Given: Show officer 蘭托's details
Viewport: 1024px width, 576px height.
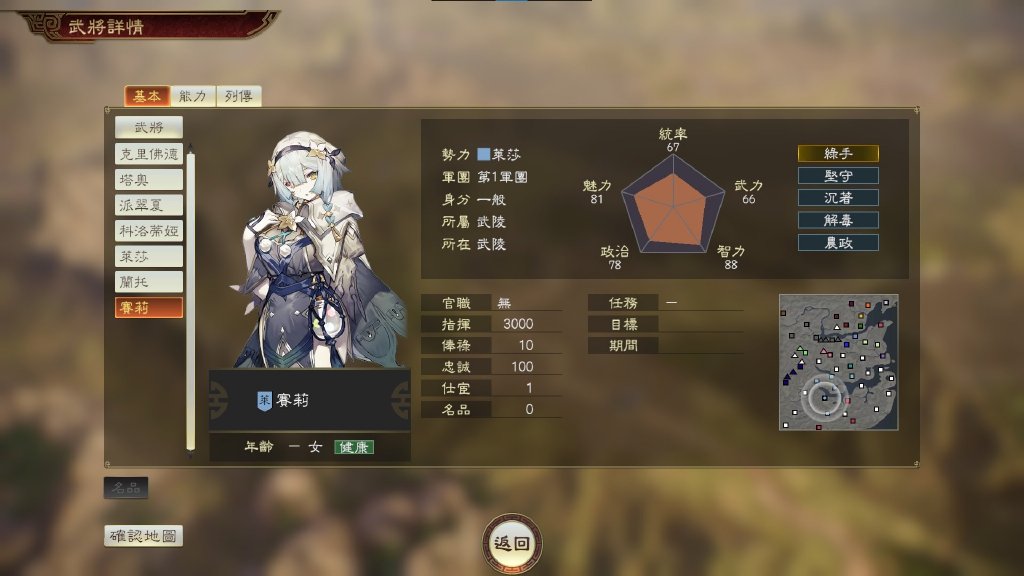Looking at the screenshot, I should 149,282.
